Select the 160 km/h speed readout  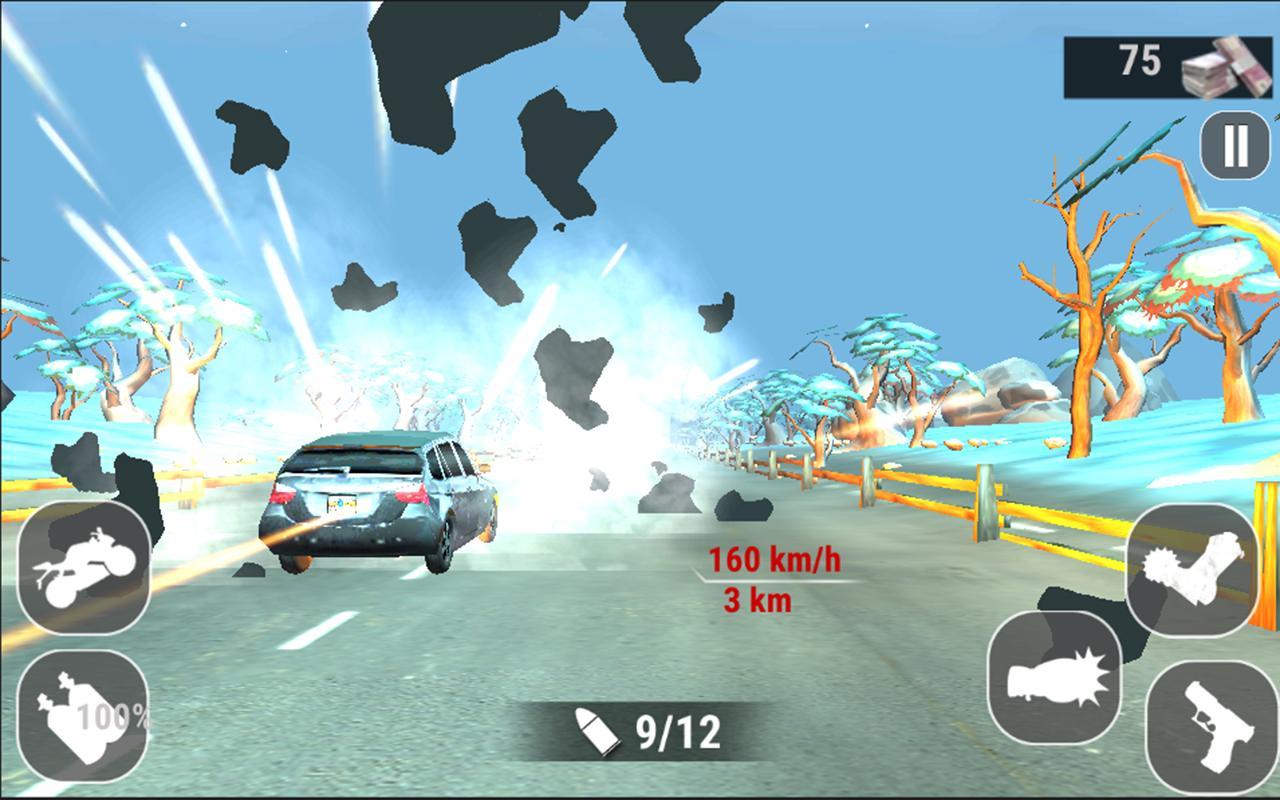click(x=776, y=560)
